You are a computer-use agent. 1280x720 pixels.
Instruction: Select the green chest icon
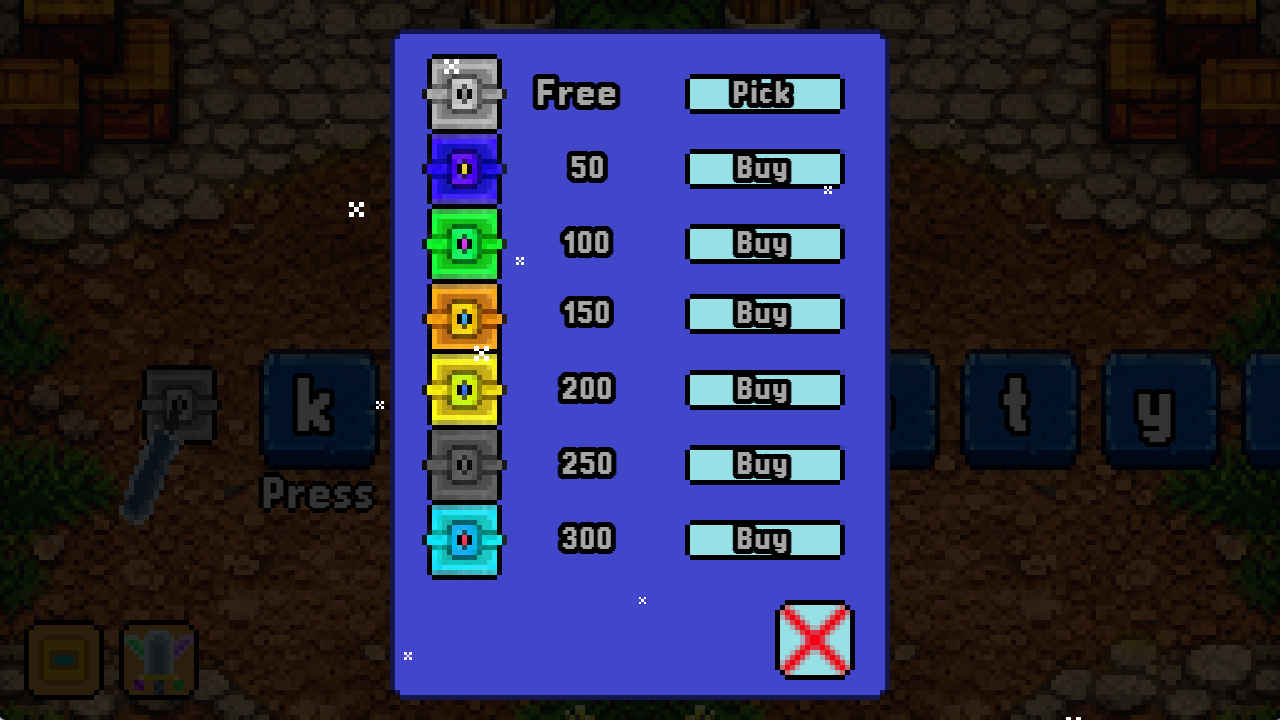click(x=464, y=243)
